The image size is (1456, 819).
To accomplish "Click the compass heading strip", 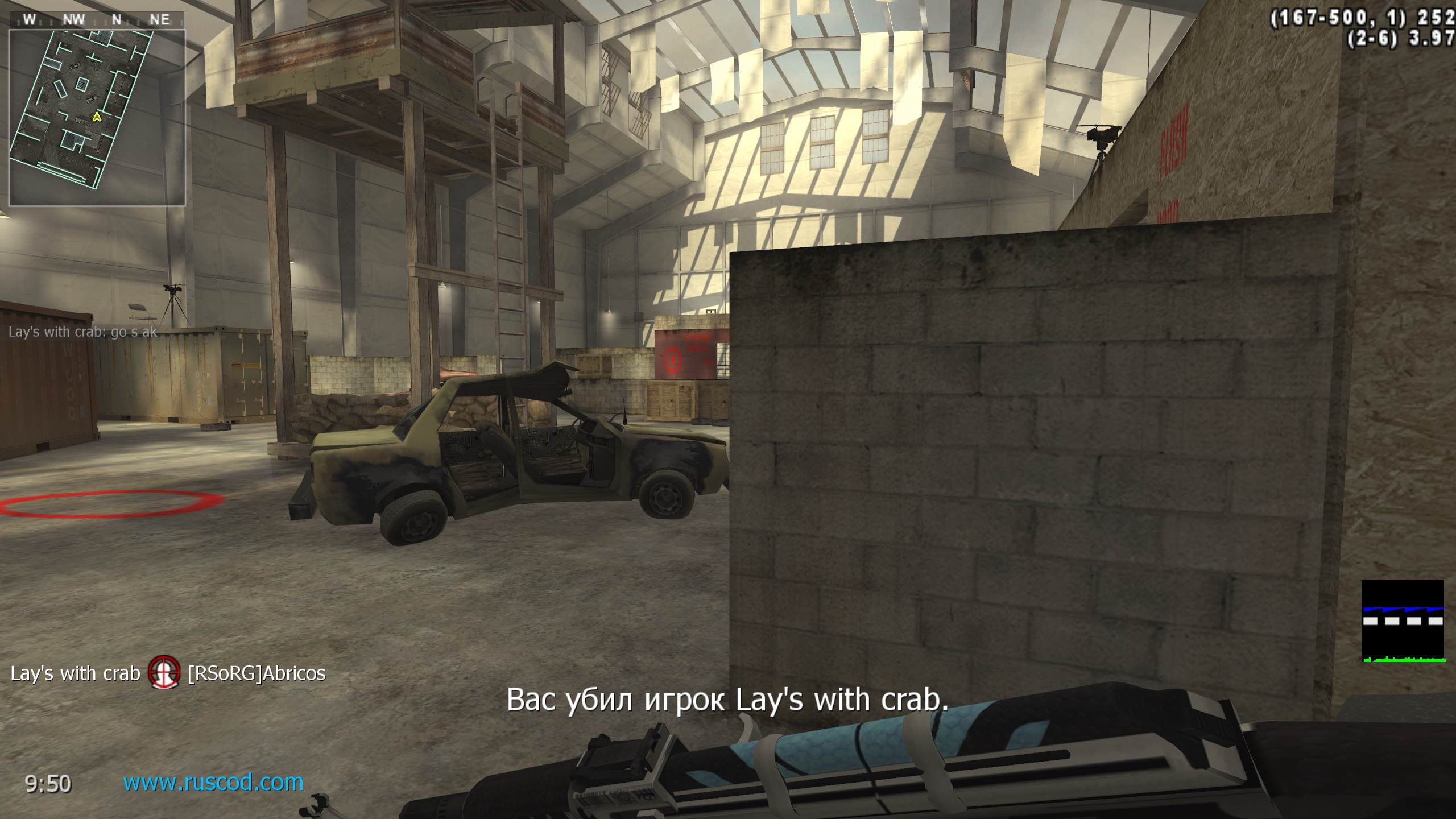I will point(97,20).
